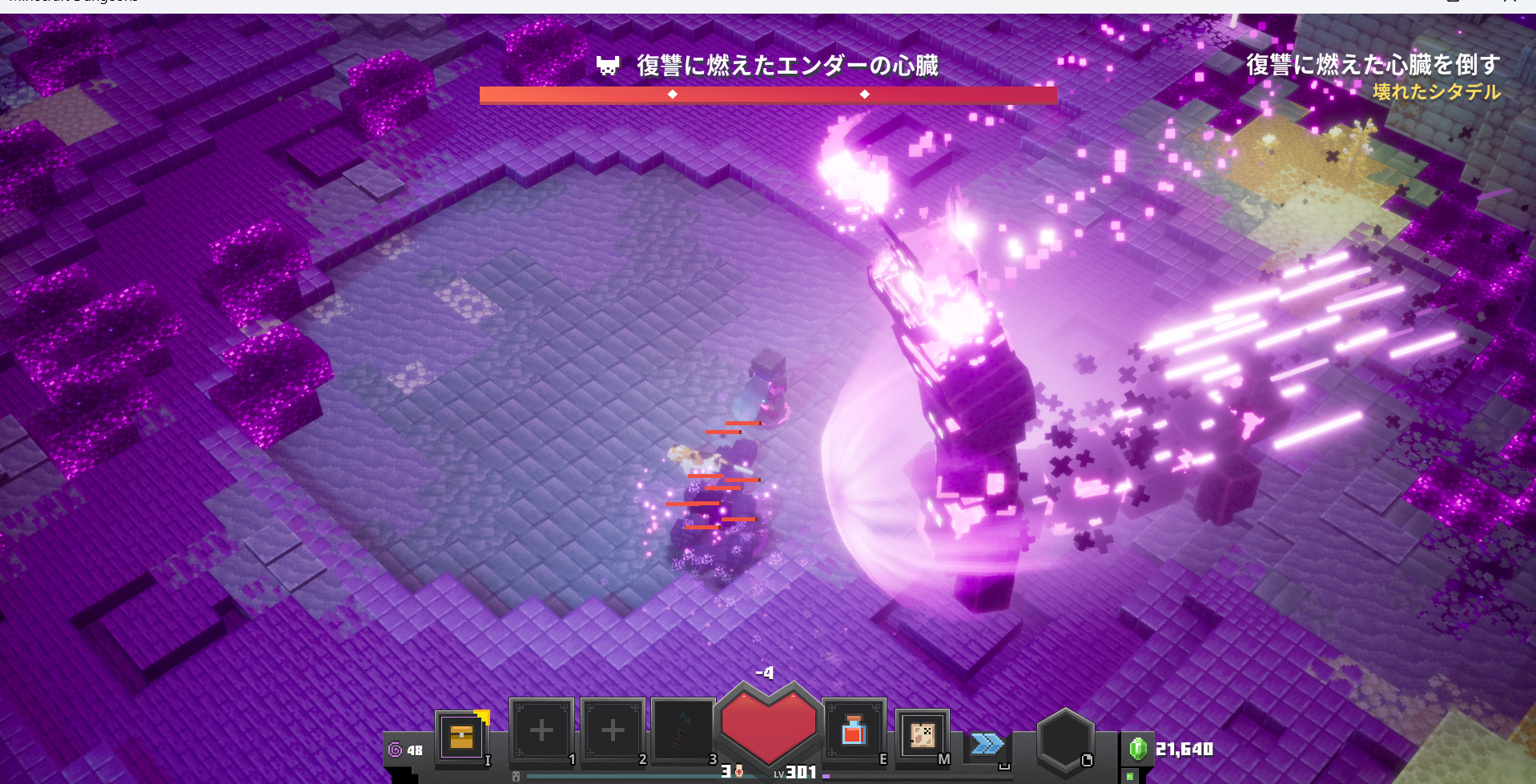The image size is (1536, 784).
Task: Use the health potion
Action: pyautogui.click(x=854, y=732)
